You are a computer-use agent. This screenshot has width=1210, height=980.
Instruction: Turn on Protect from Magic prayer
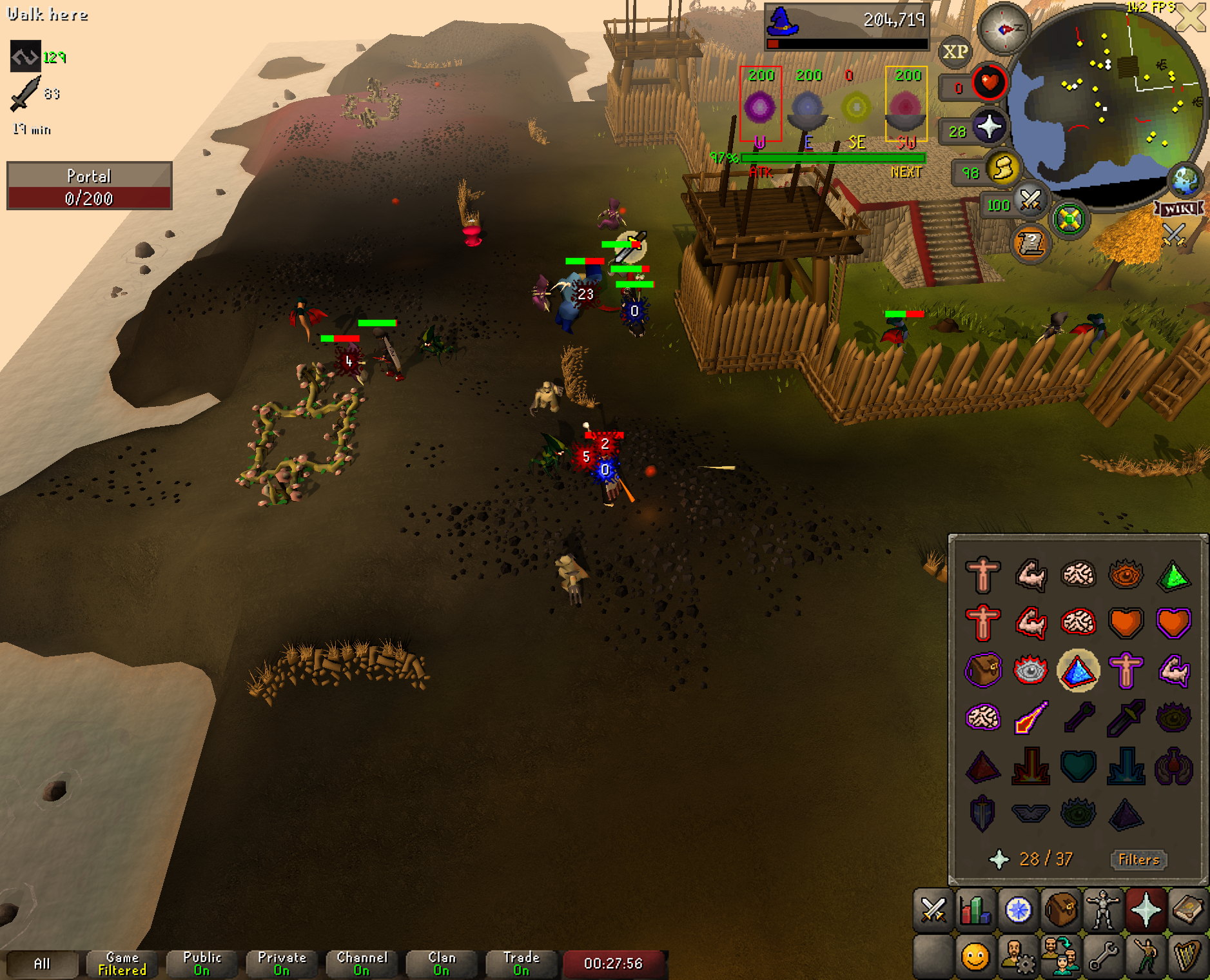1030,717
